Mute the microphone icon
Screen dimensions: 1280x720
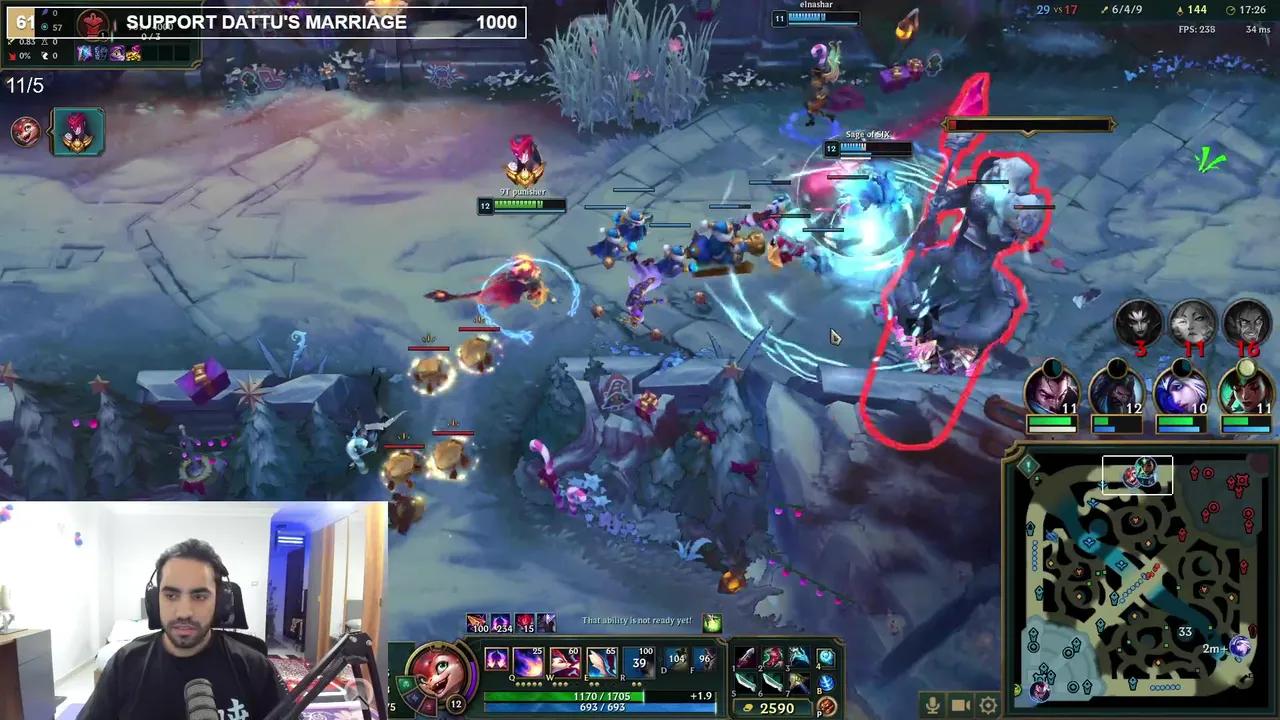point(932,705)
